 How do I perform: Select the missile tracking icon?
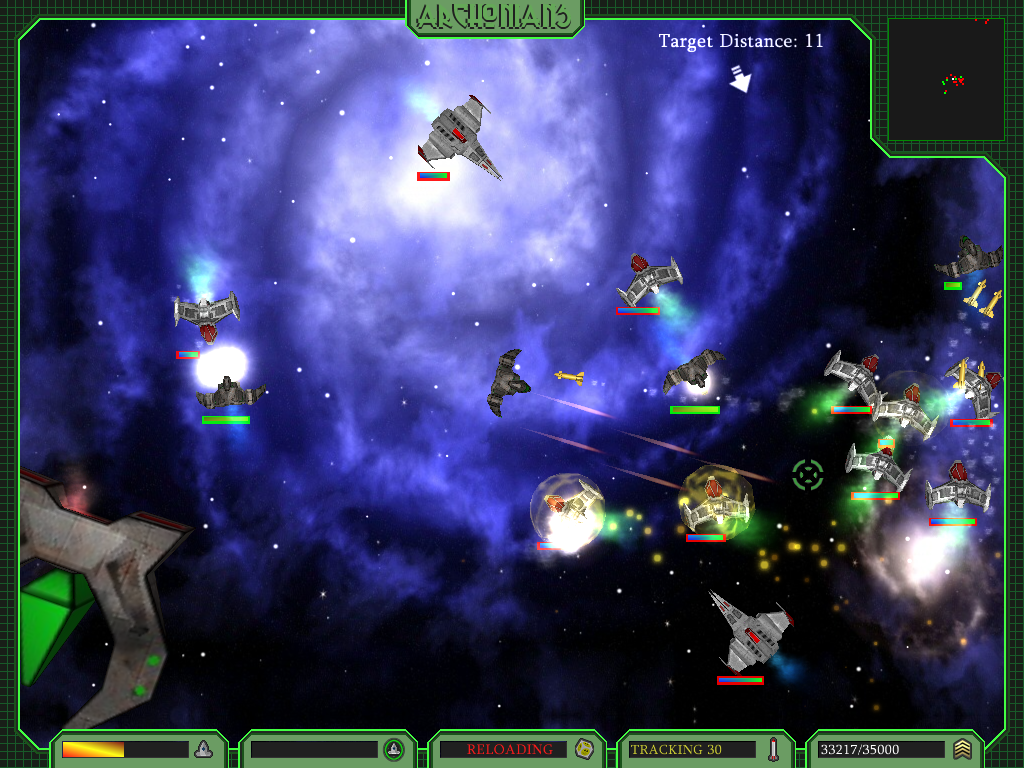[773, 749]
